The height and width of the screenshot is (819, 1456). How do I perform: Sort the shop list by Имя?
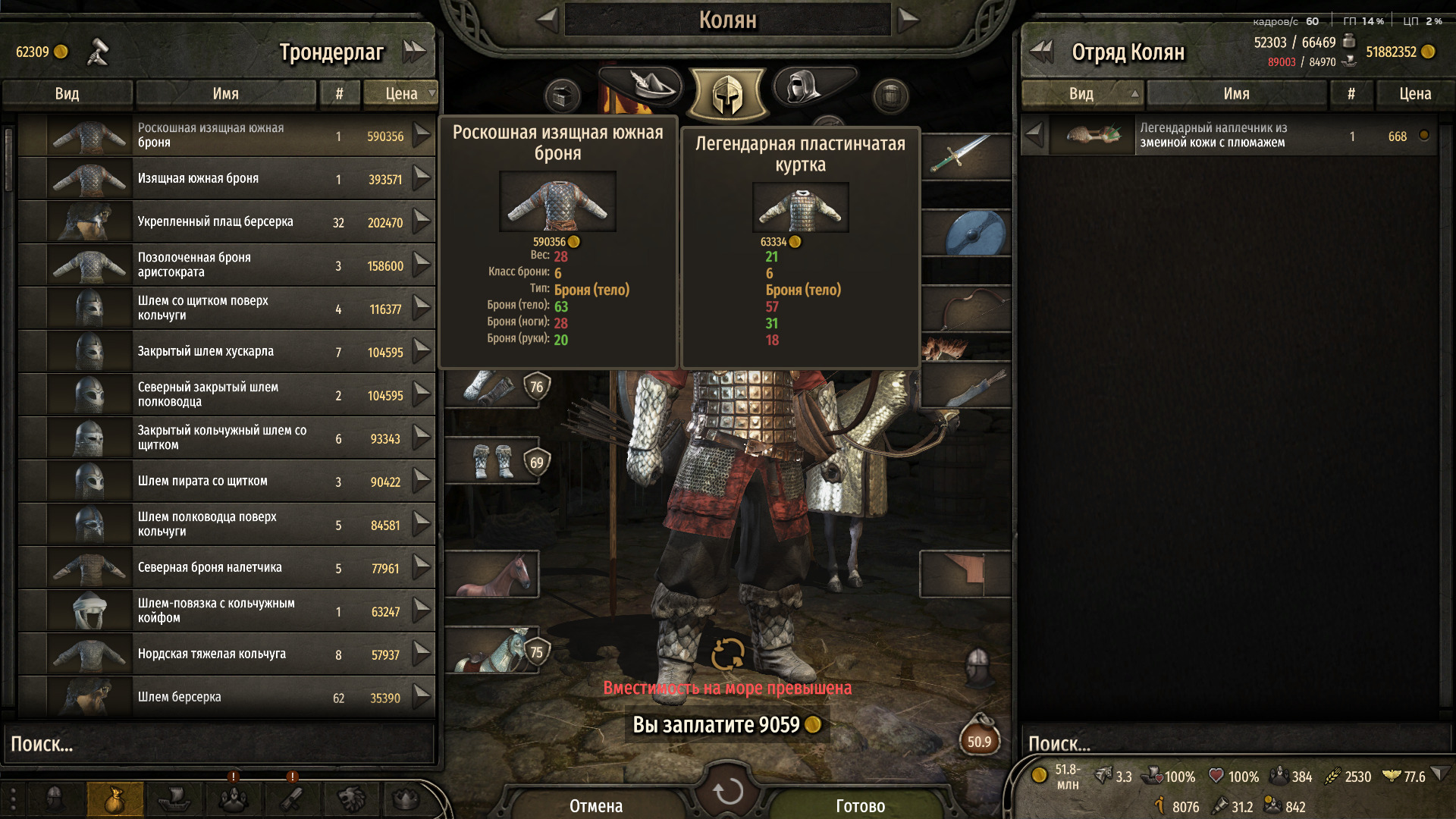[225, 93]
